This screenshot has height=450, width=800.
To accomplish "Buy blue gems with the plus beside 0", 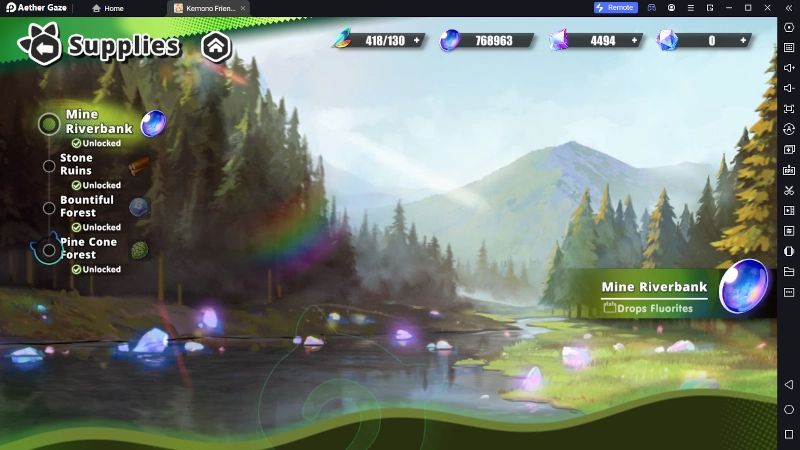I will [743, 41].
